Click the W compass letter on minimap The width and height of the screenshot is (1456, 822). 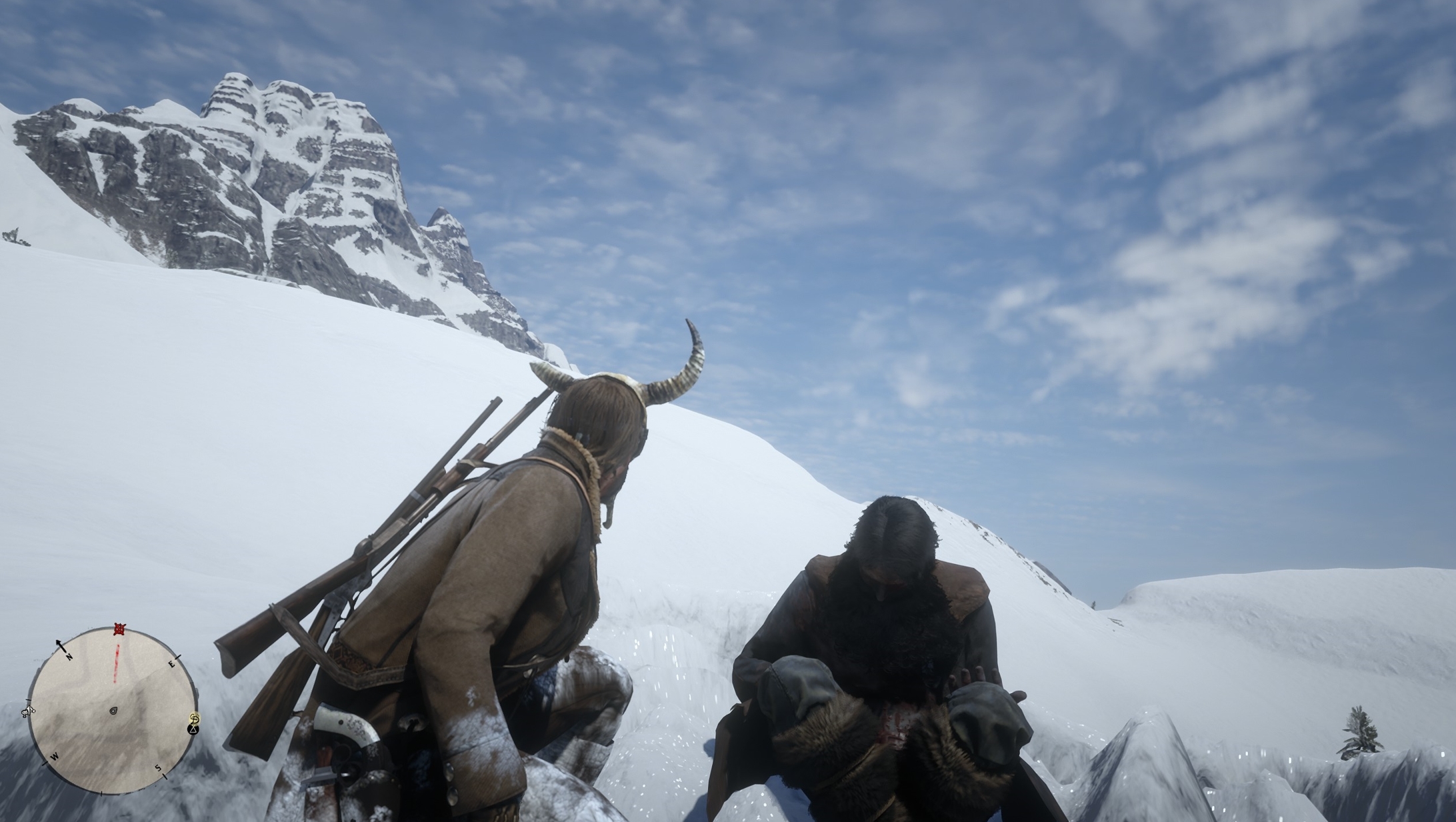54,756
